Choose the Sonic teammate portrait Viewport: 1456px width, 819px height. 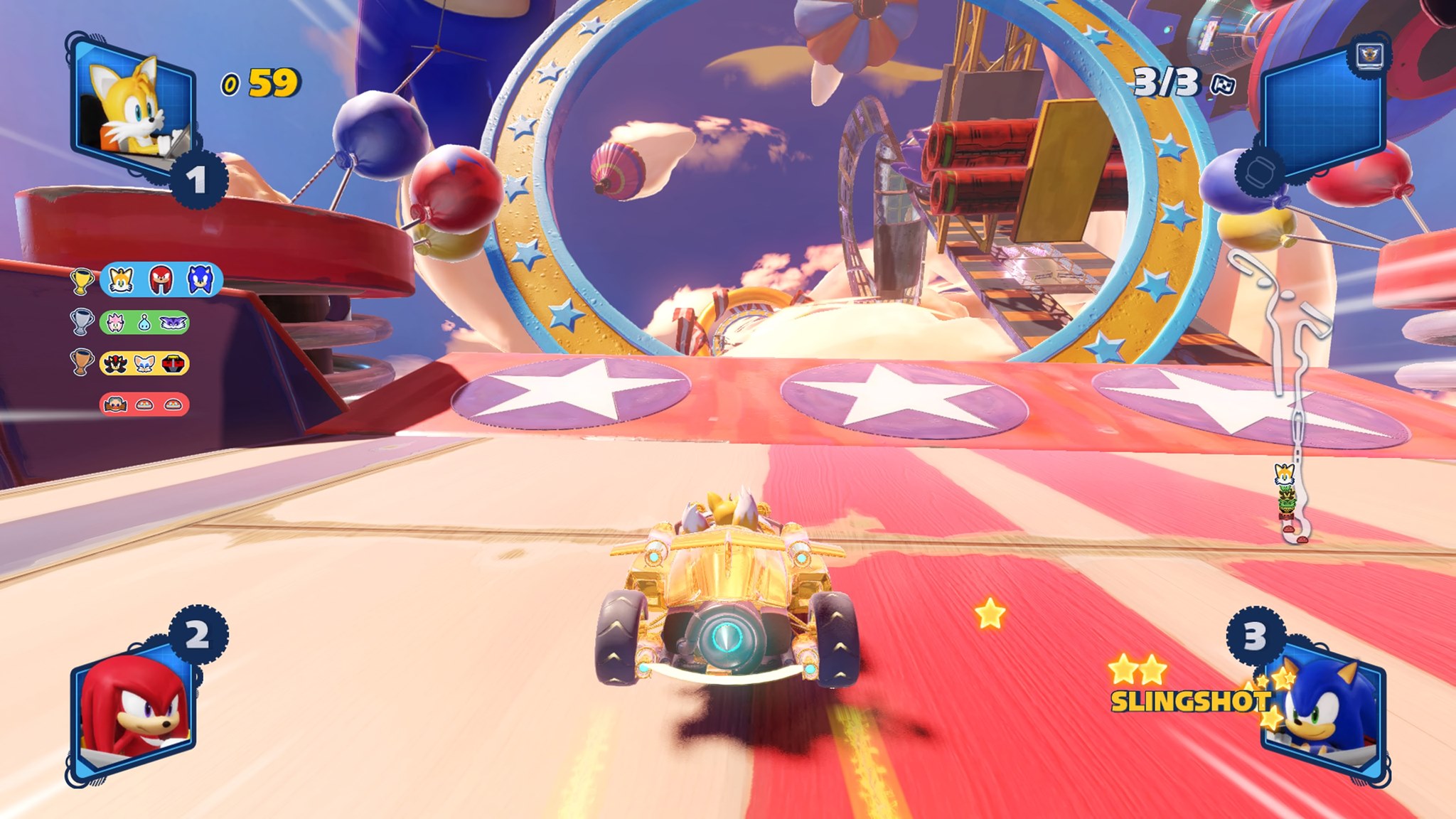1324,711
